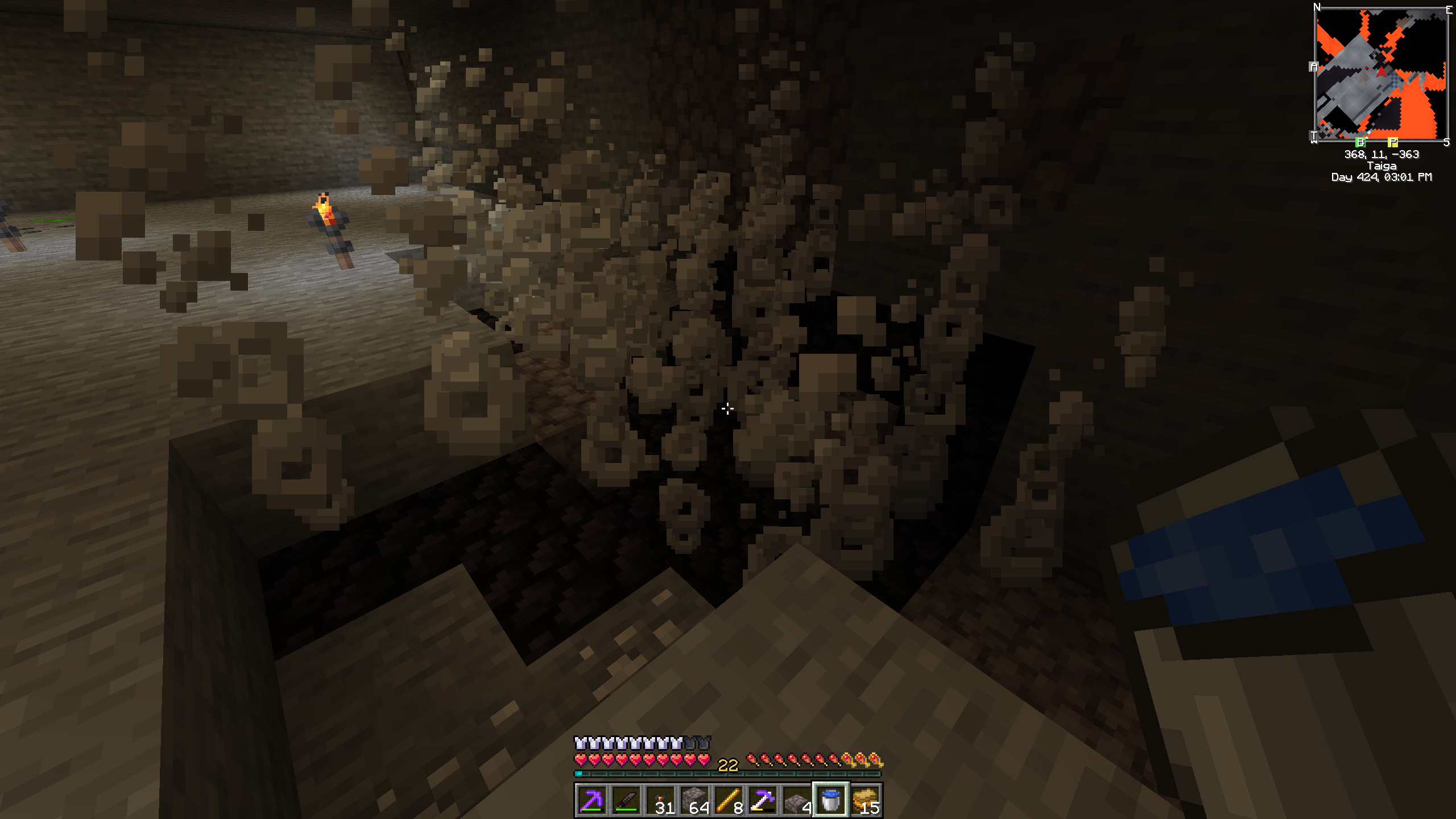Viewport: 1456px width, 819px height.
Task: Select the yellow P waypoint marker
Action: click(1392, 142)
